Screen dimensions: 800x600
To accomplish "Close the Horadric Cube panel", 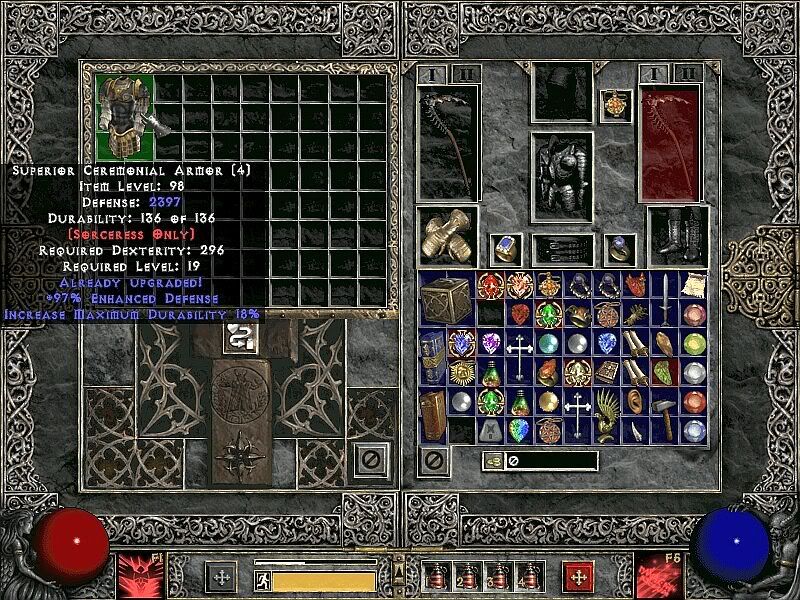I will (x=371, y=460).
